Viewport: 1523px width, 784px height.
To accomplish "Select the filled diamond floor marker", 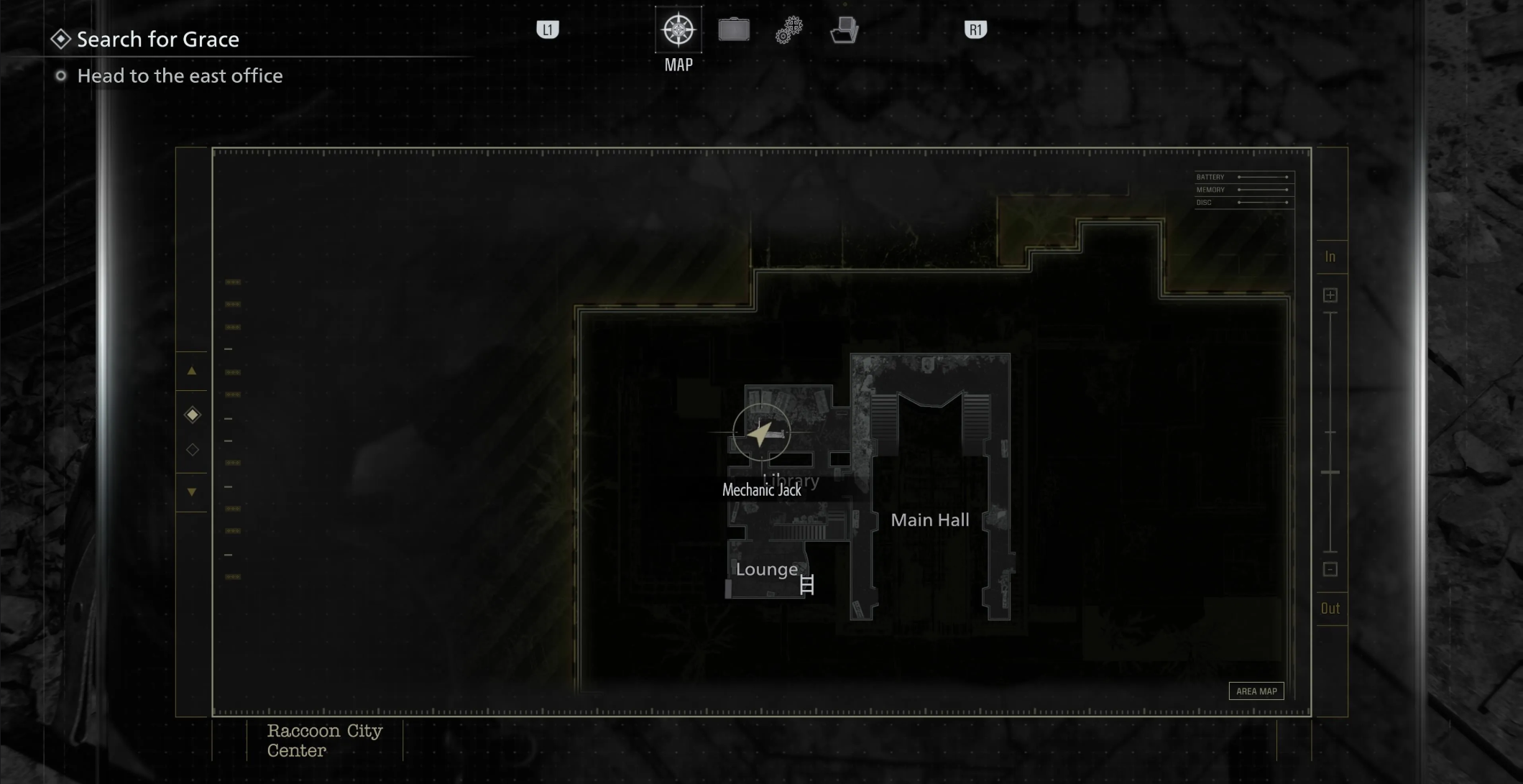I will pyautogui.click(x=192, y=415).
